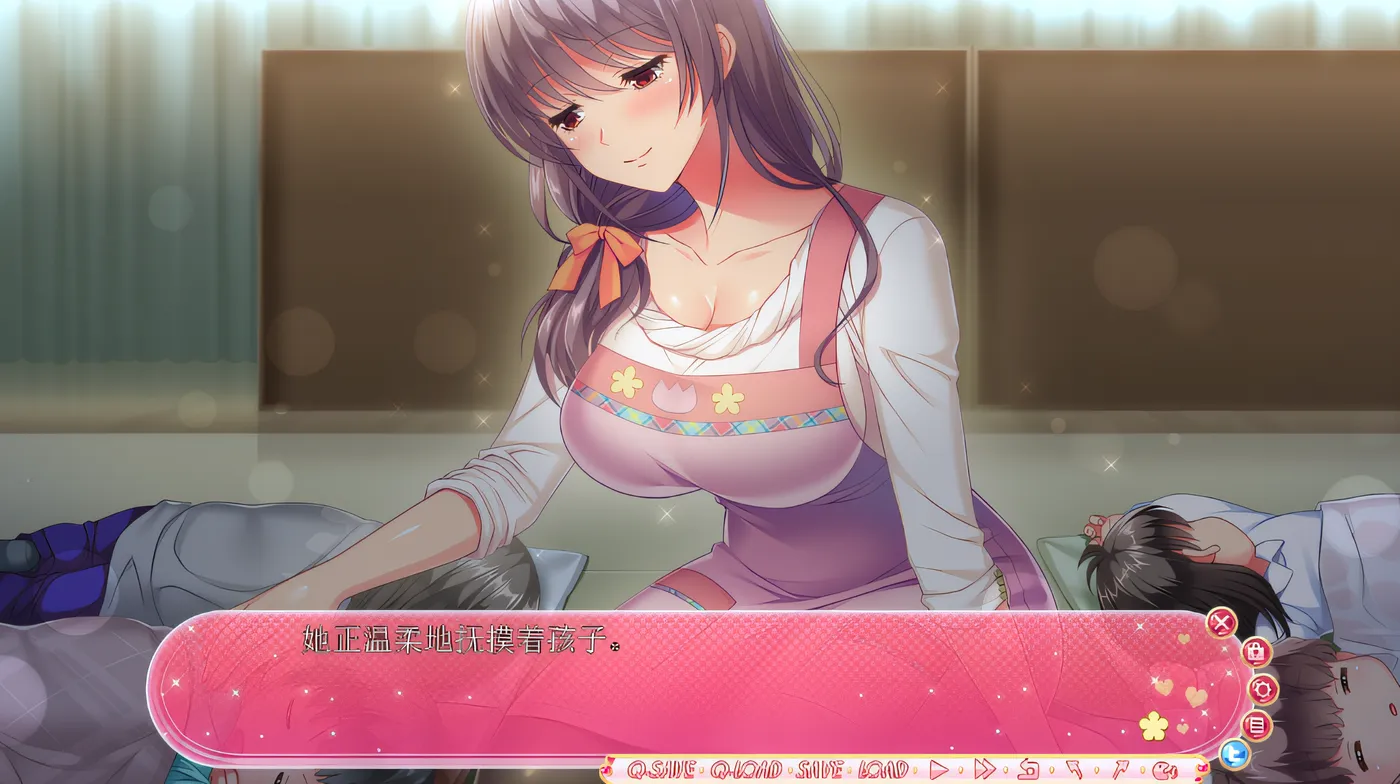
Task: Open the handbag save-data icon
Action: pyautogui.click(x=1256, y=652)
